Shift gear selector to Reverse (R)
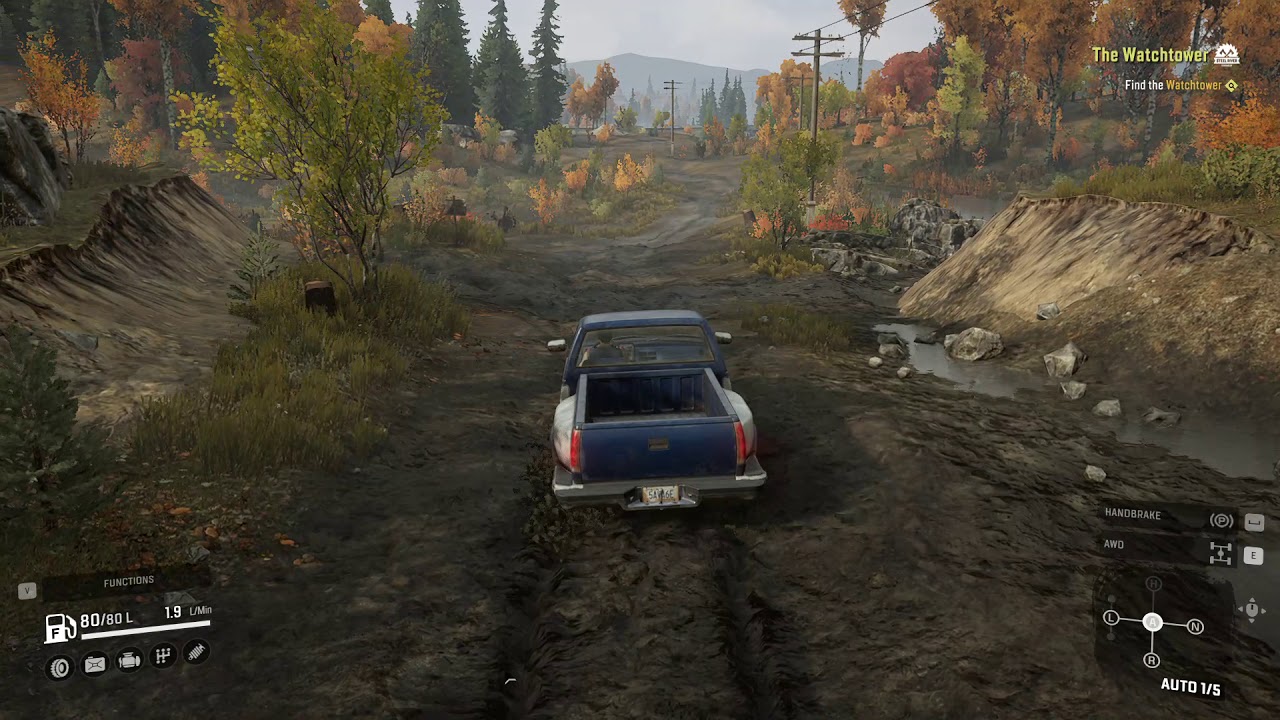The height and width of the screenshot is (720, 1280). [x=1152, y=660]
